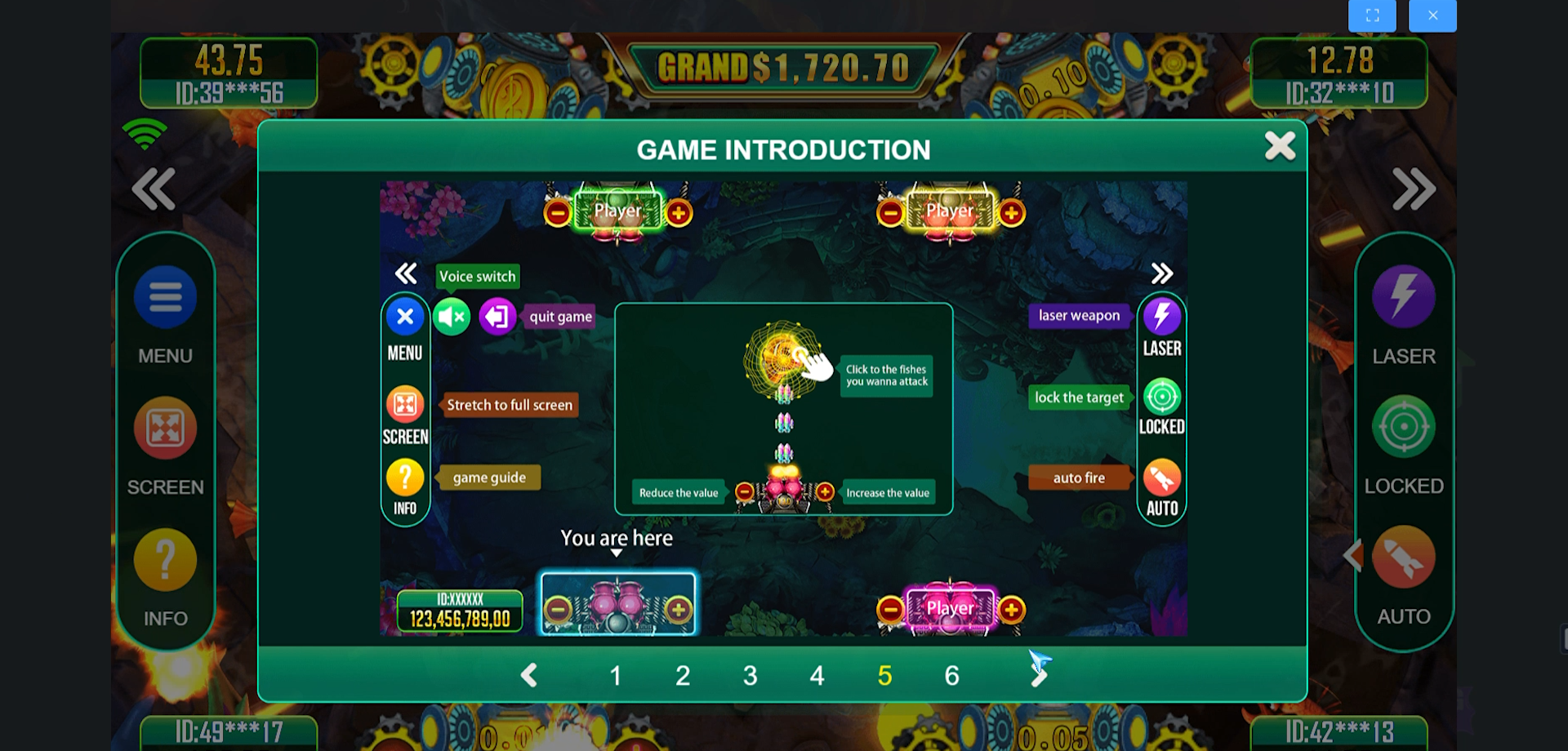Activate the LASER weapon icon
The height and width of the screenshot is (751, 1568).
coord(1403,297)
